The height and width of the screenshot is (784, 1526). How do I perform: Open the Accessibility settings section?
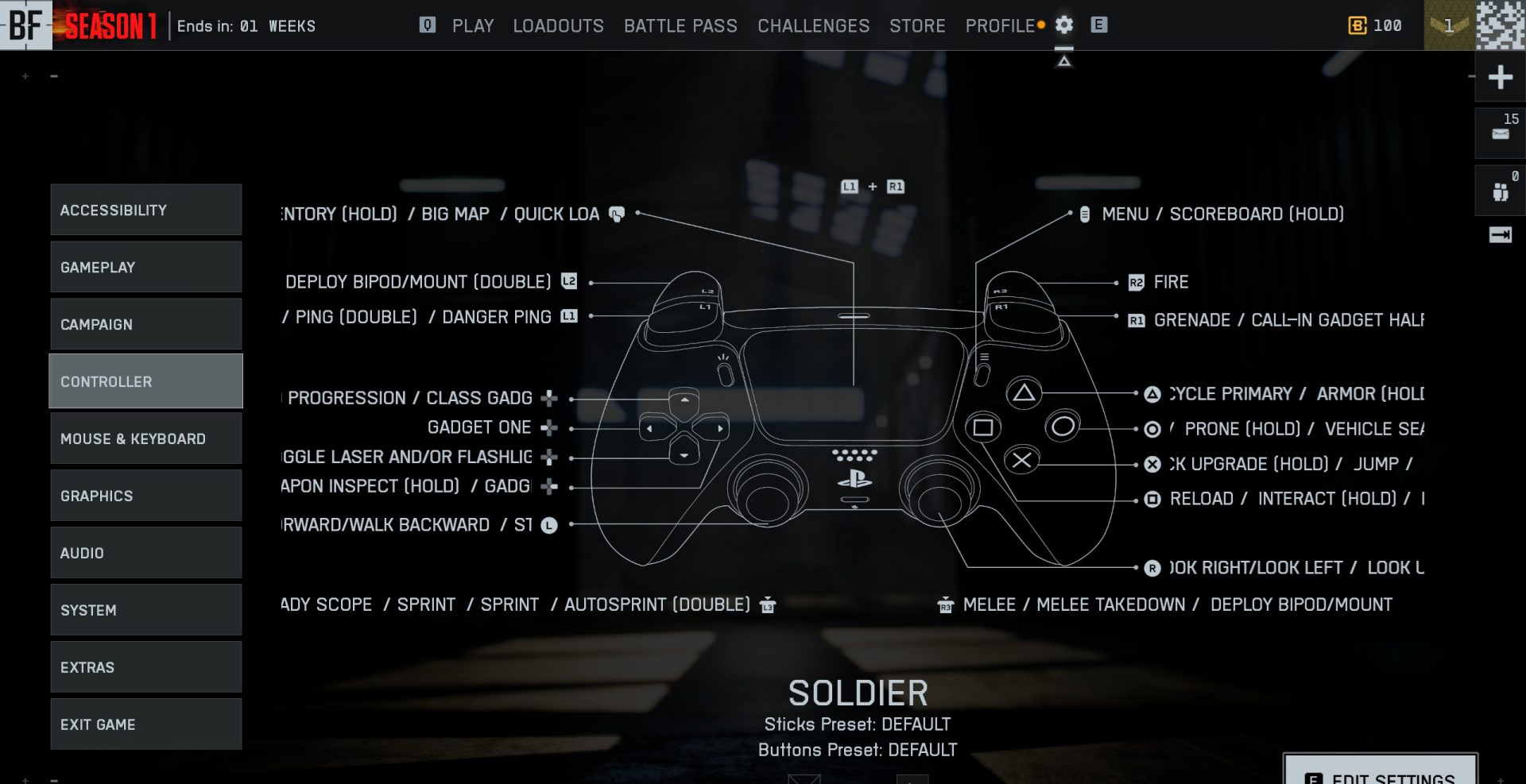pyautogui.click(x=146, y=210)
